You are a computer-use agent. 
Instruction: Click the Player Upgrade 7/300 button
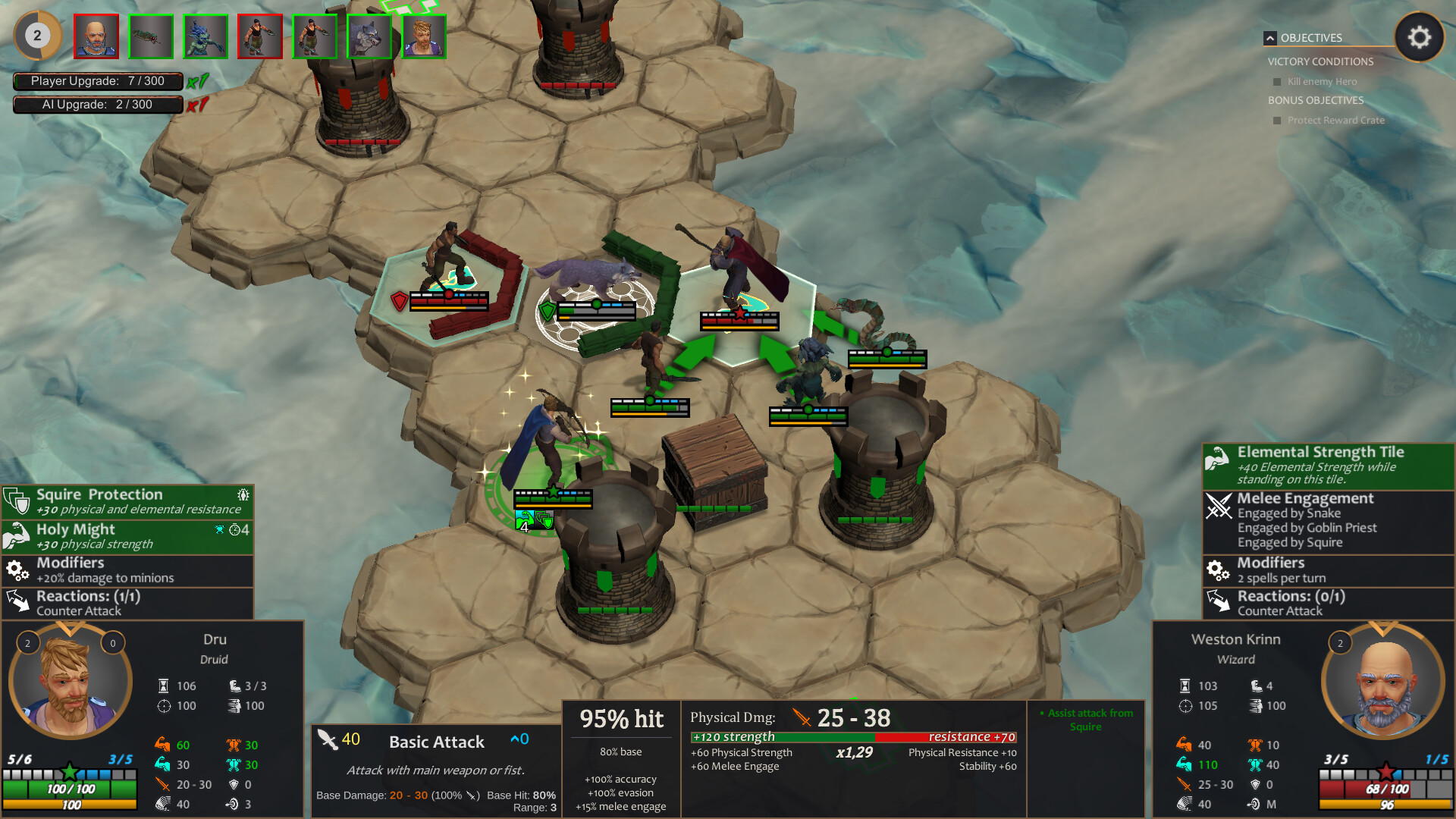coord(98,80)
